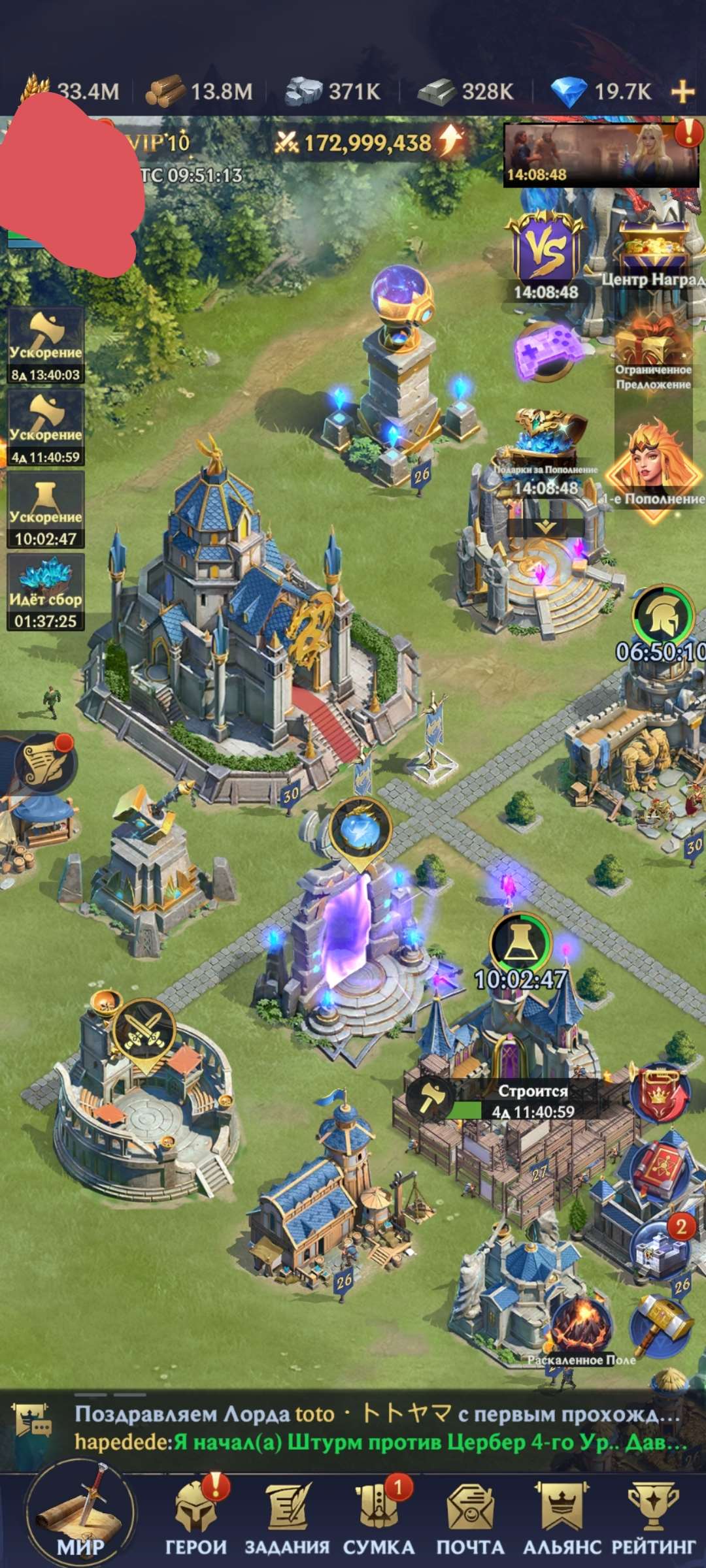Open the МИР world map
The height and width of the screenshot is (1568, 706).
(x=80, y=1517)
